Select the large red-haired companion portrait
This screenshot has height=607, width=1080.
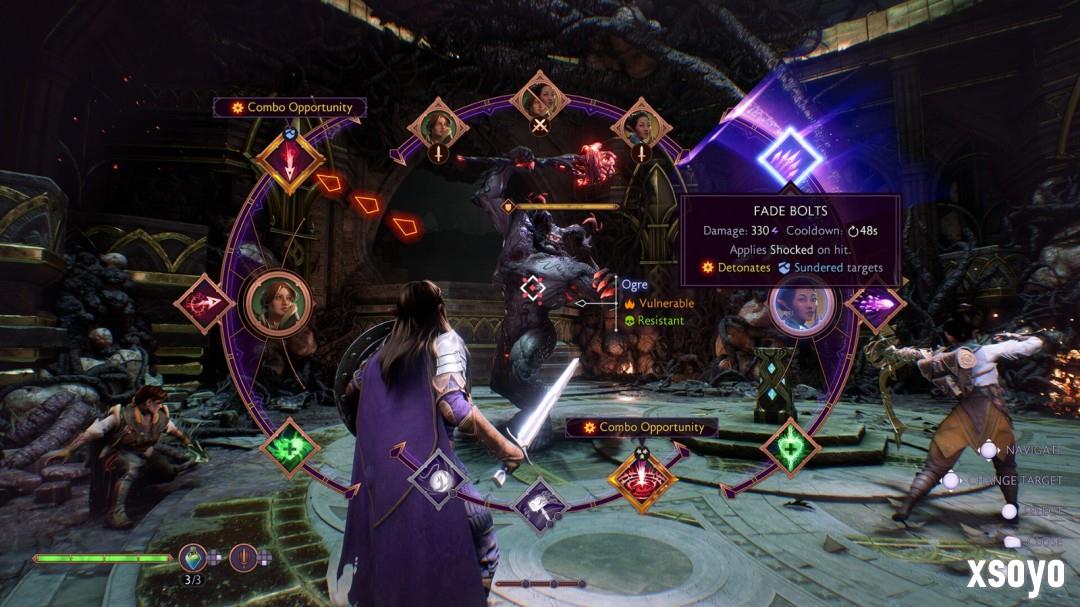click(x=277, y=303)
